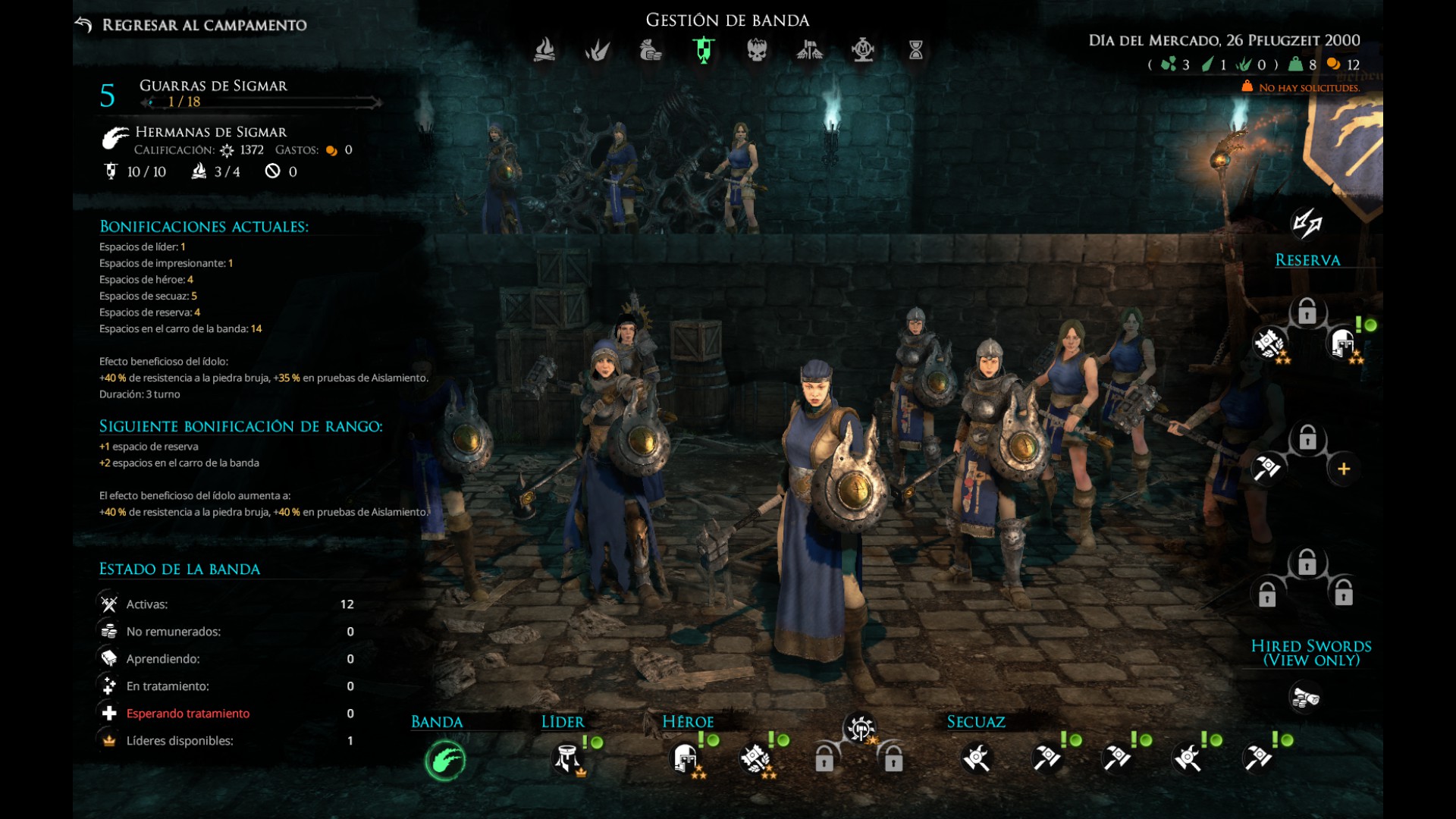Select the green Banda emblem slot

[445, 760]
